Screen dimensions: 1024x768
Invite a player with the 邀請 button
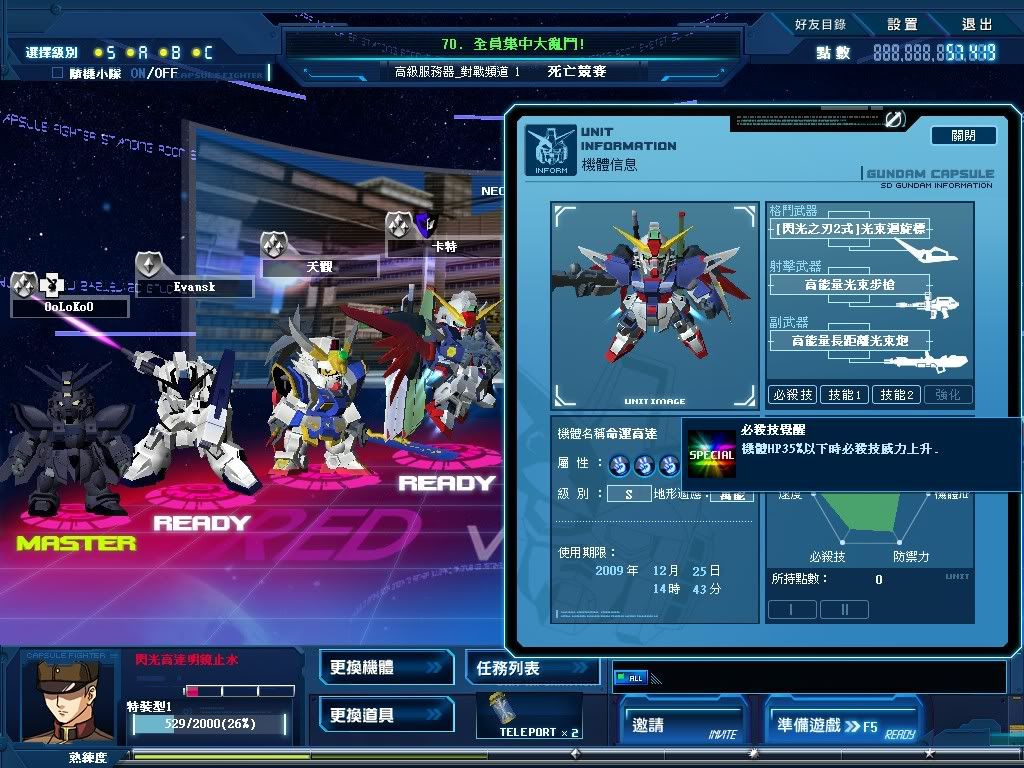pyautogui.click(x=684, y=725)
